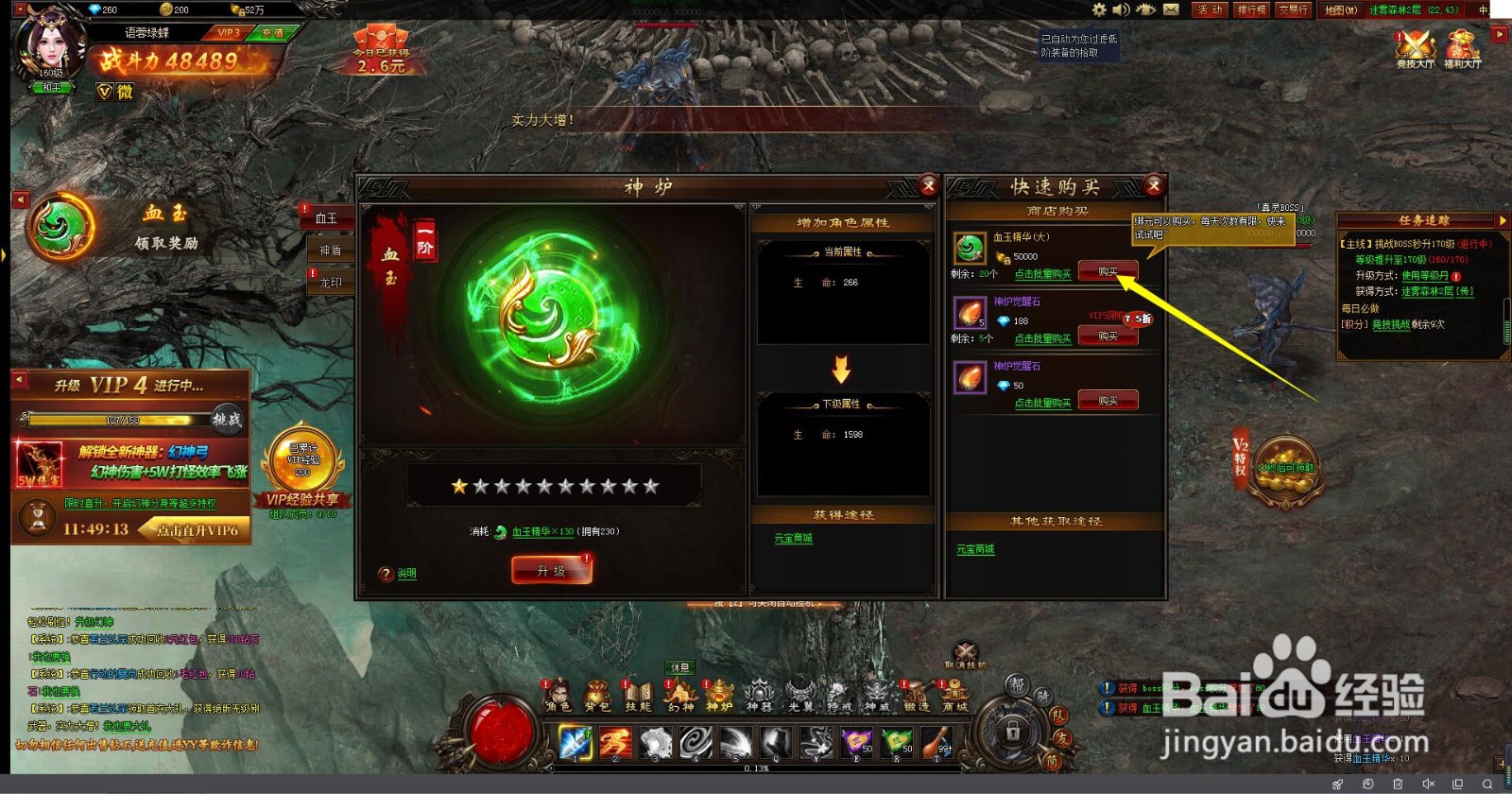Viewport: 1512px width, 794px height.
Task: Switch to the 龙印 tab
Action: (330, 283)
